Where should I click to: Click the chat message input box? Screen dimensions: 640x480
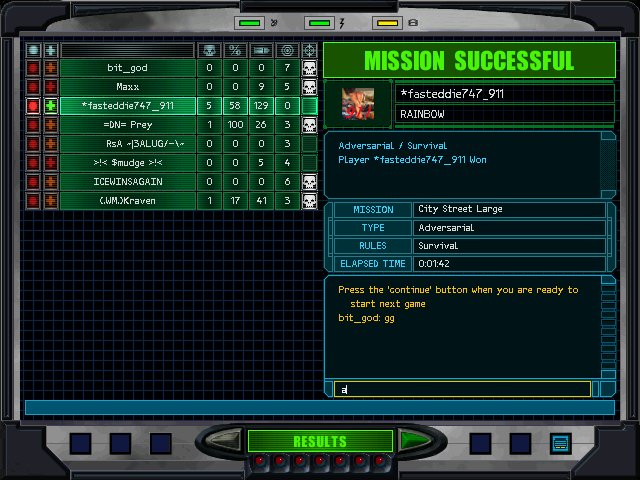462,389
